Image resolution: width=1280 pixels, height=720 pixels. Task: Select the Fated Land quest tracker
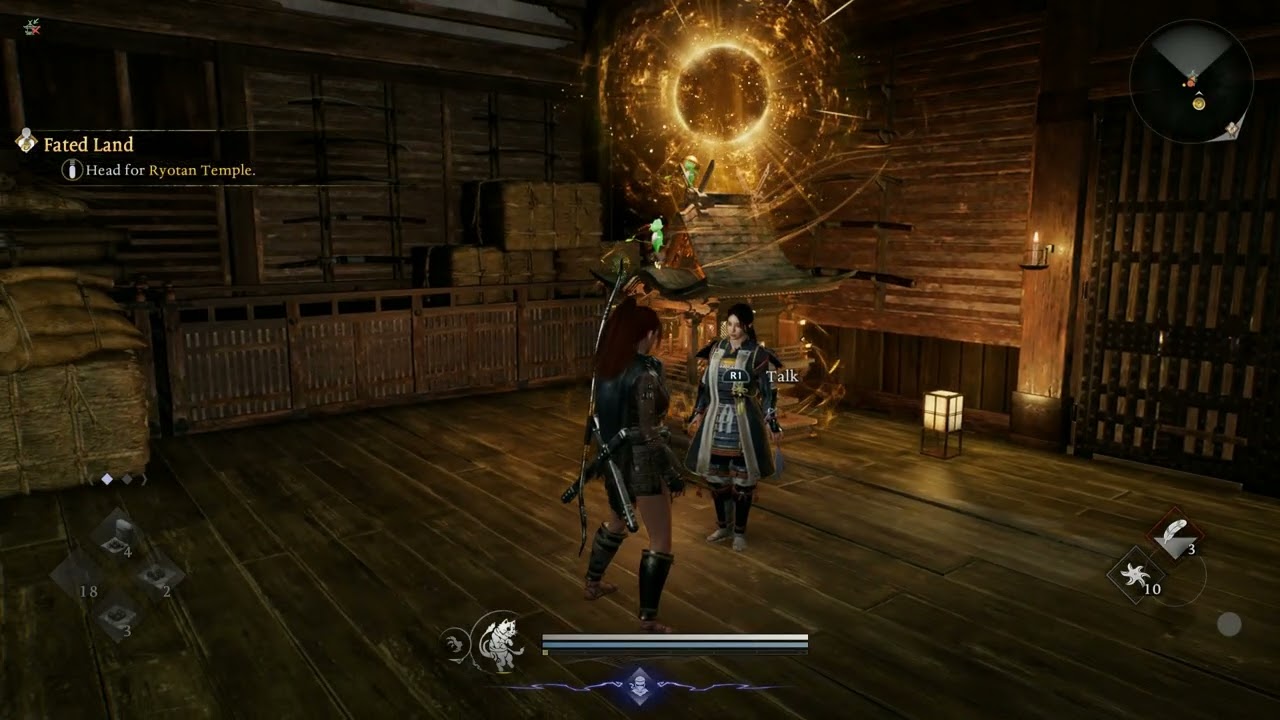(x=88, y=145)
